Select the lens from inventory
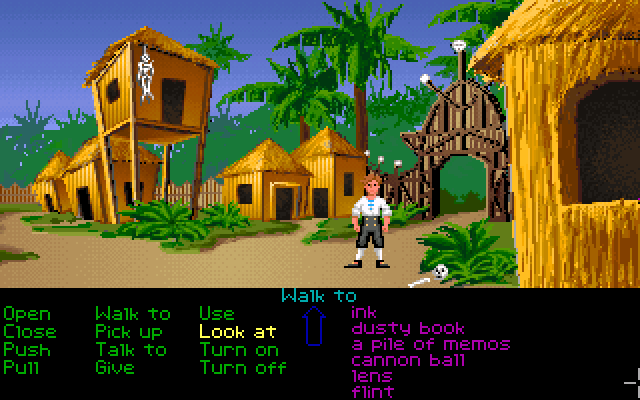This screenshot has height=400, width=640. point(372,376)
